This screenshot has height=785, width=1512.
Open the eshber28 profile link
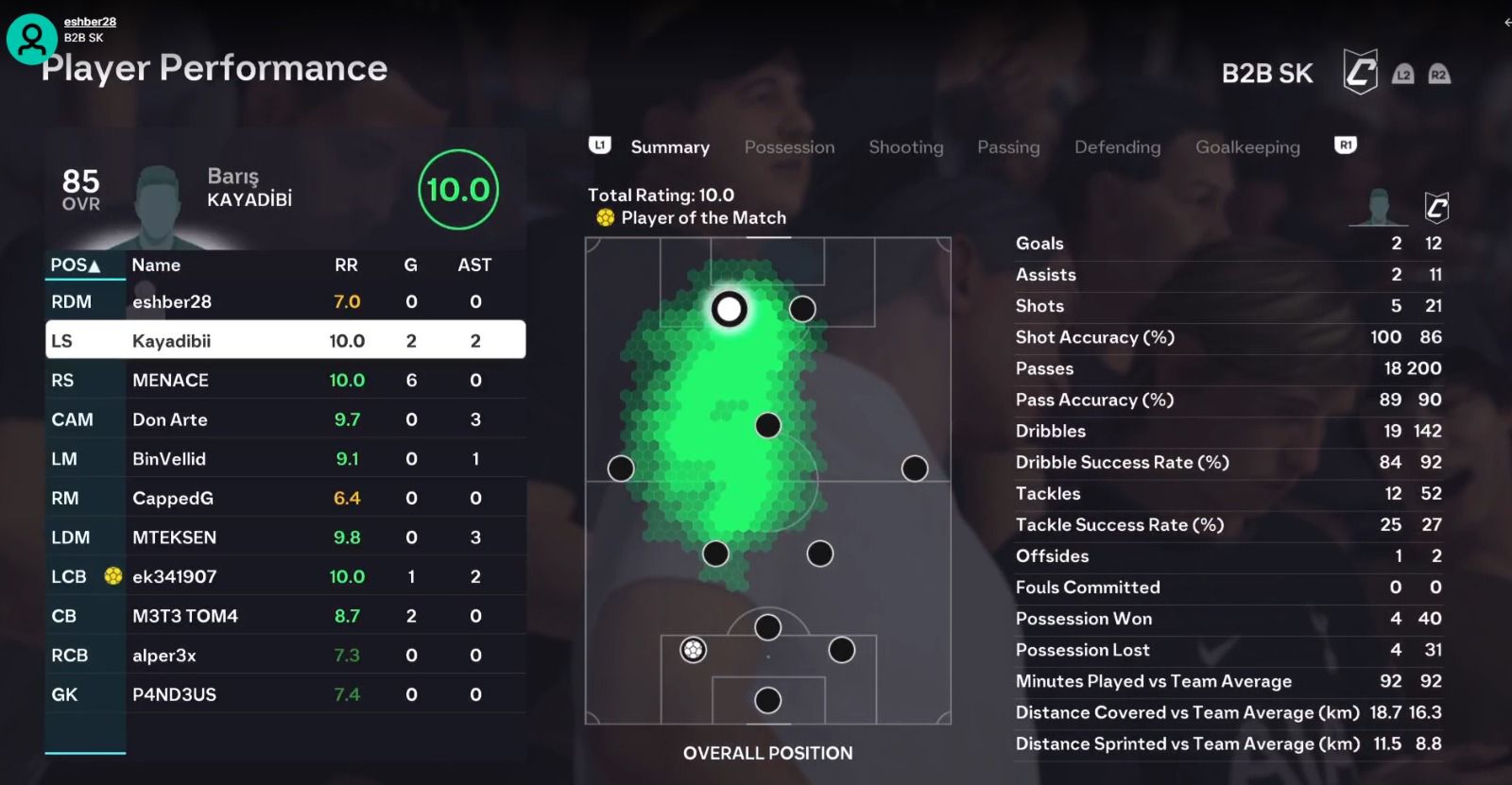coord(90,22)
